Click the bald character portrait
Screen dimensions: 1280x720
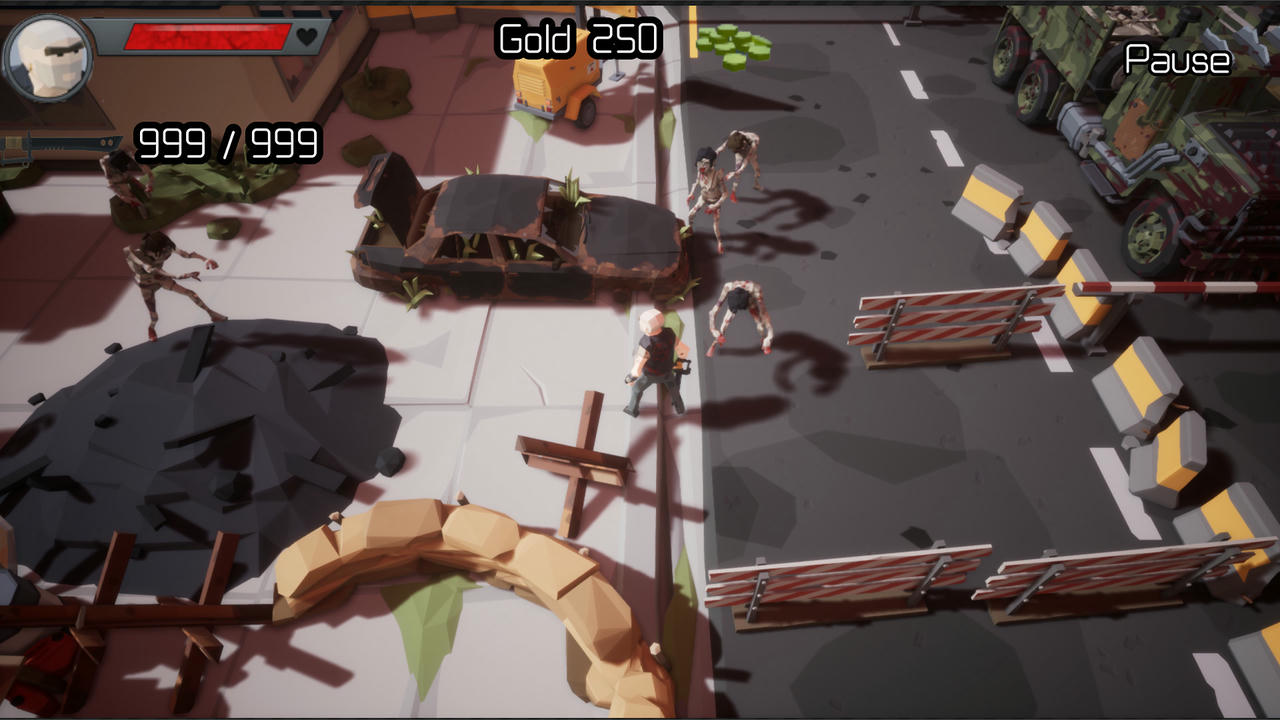[49, 58]
